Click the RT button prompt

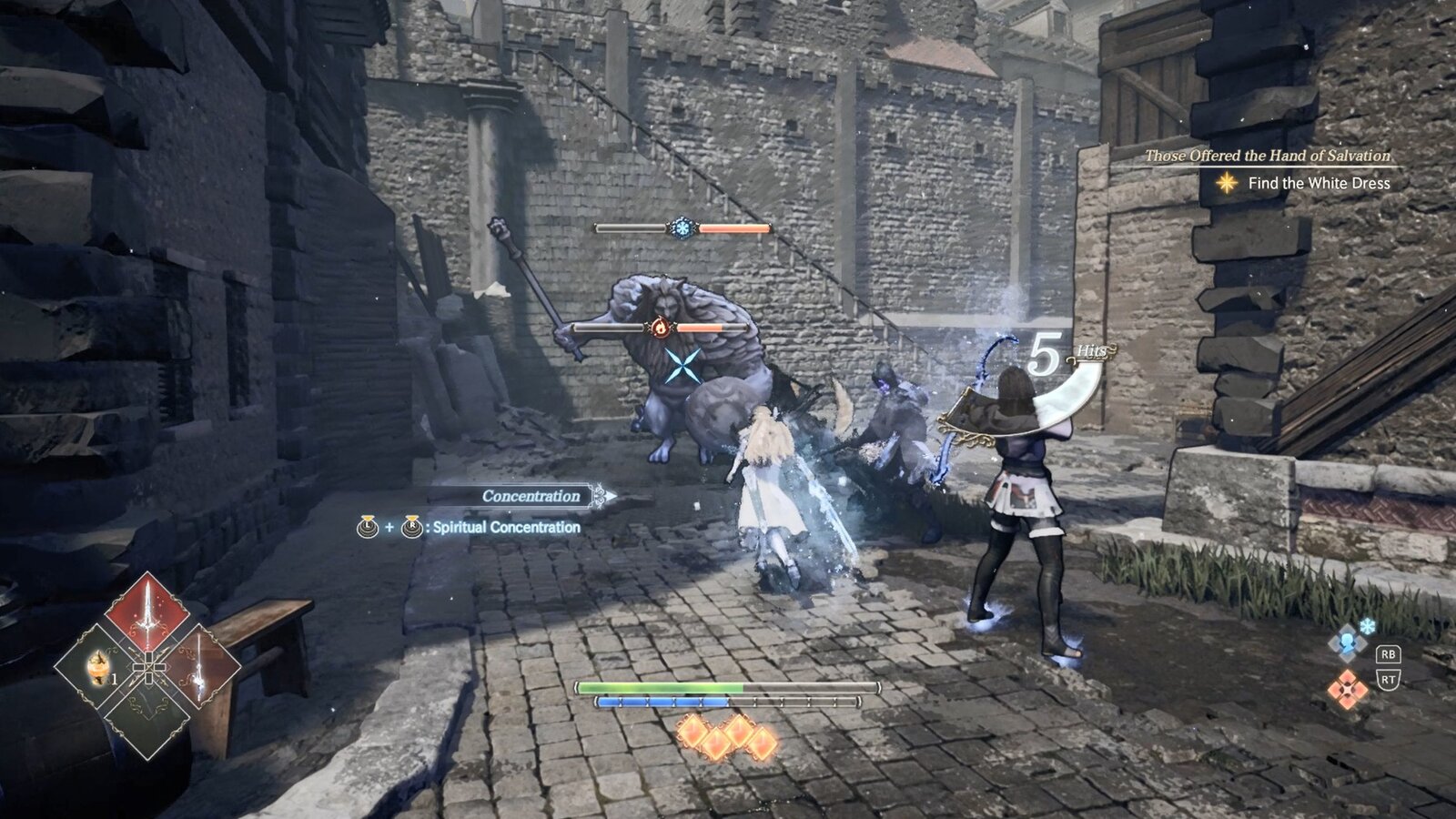1389,679
